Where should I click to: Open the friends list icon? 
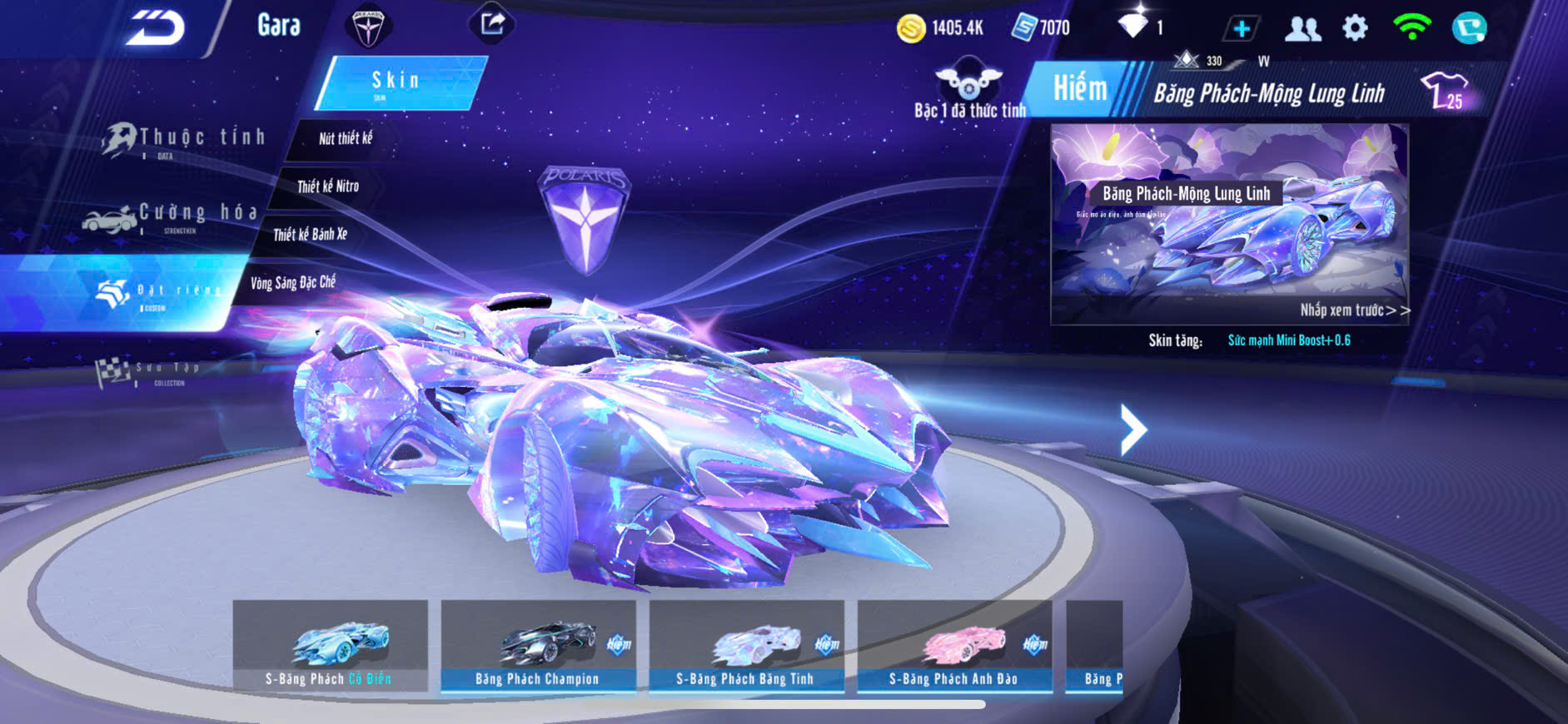1302,29
